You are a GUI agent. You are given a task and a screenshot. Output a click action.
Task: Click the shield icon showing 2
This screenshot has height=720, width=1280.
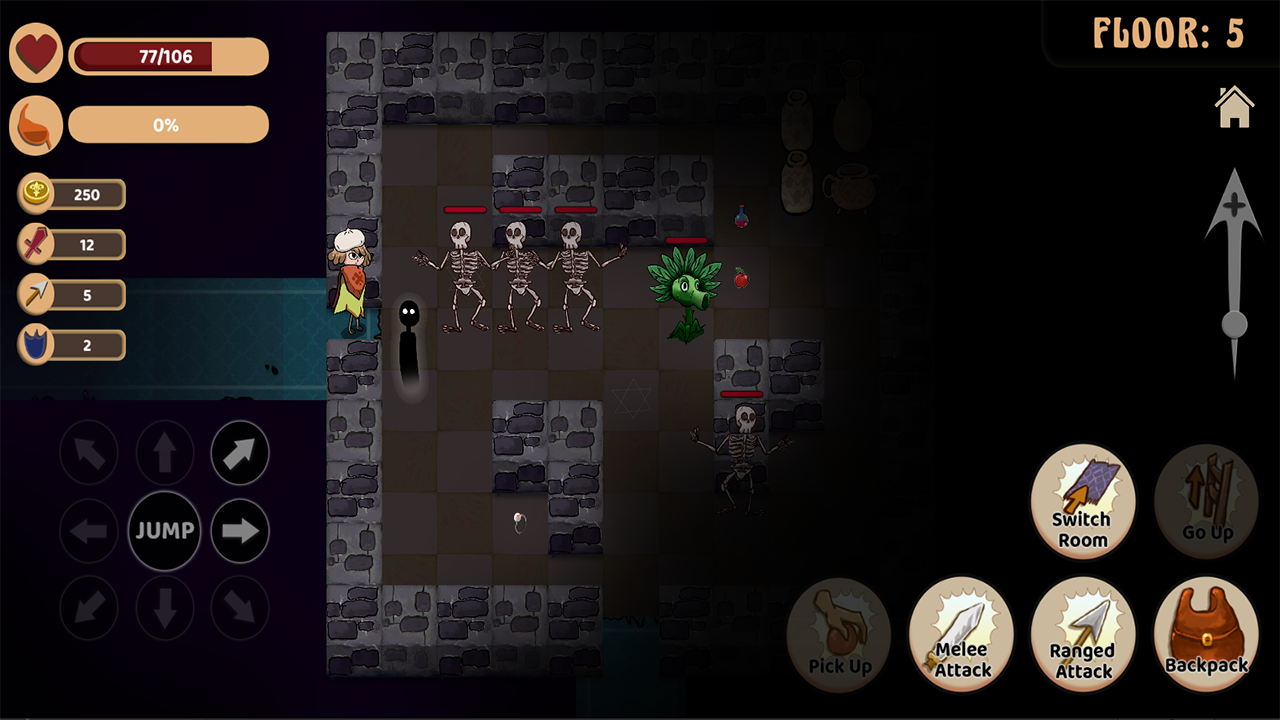pyautogui.click(x=35, y=344)
